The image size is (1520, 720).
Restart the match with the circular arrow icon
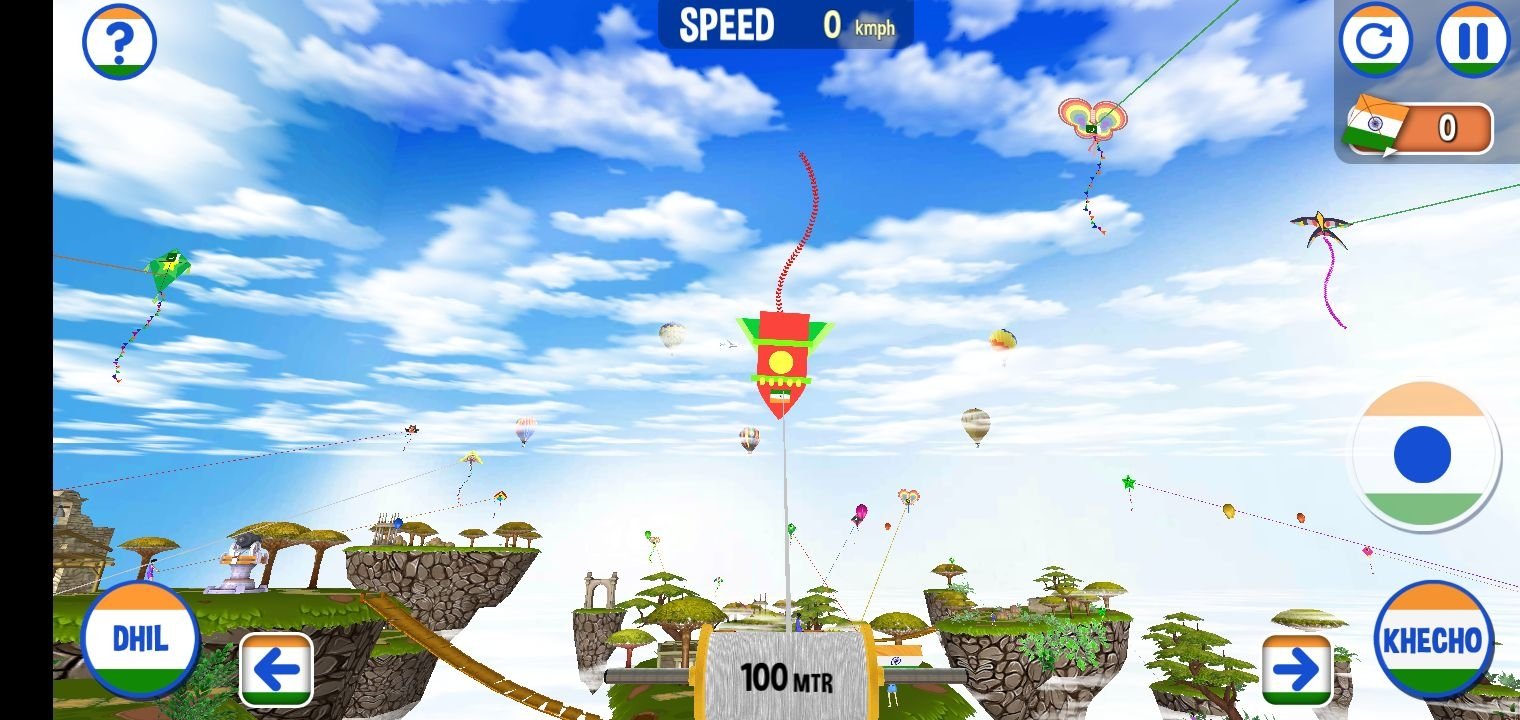1376,41
